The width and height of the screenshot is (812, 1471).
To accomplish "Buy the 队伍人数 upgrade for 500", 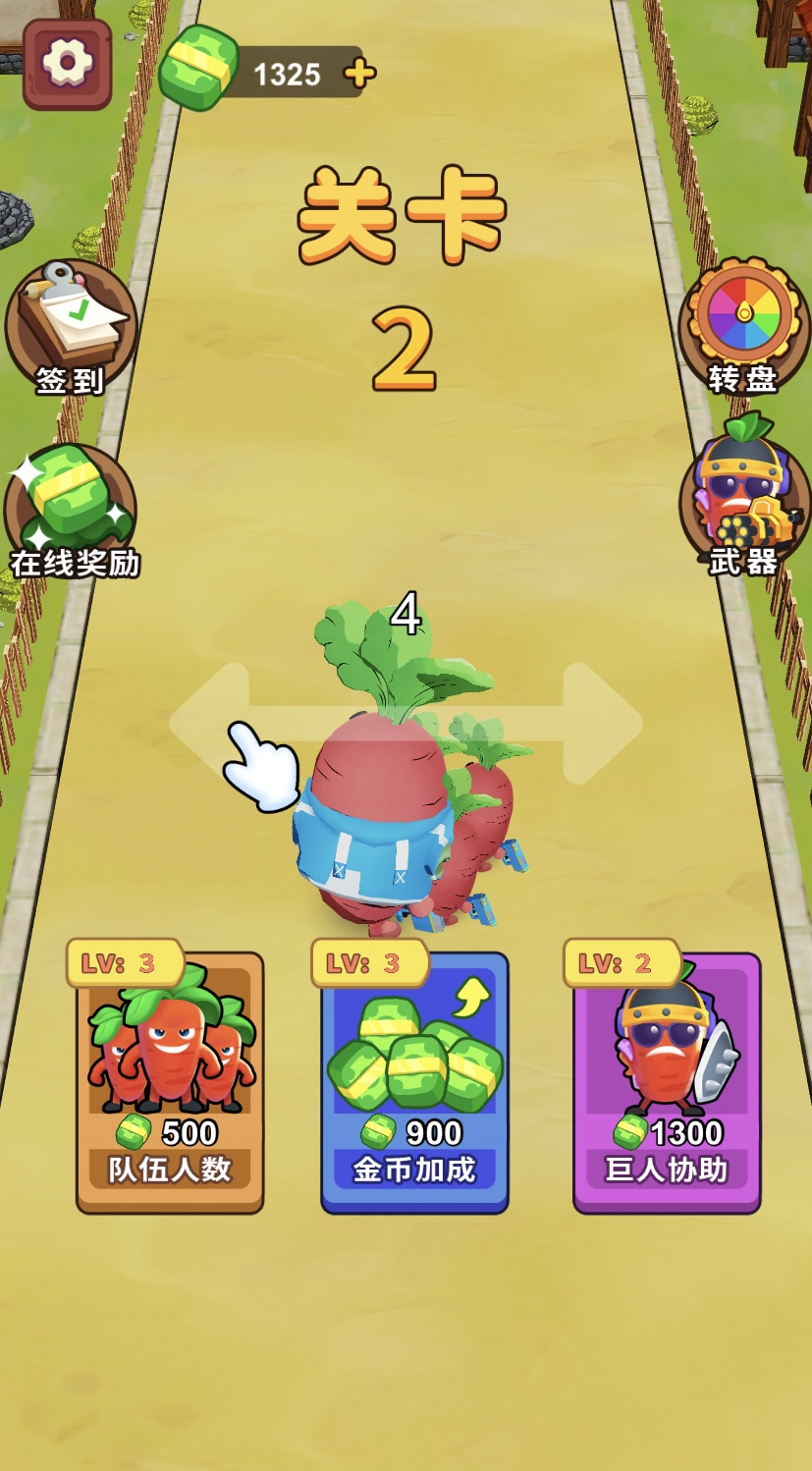I will coord(170,1082).
